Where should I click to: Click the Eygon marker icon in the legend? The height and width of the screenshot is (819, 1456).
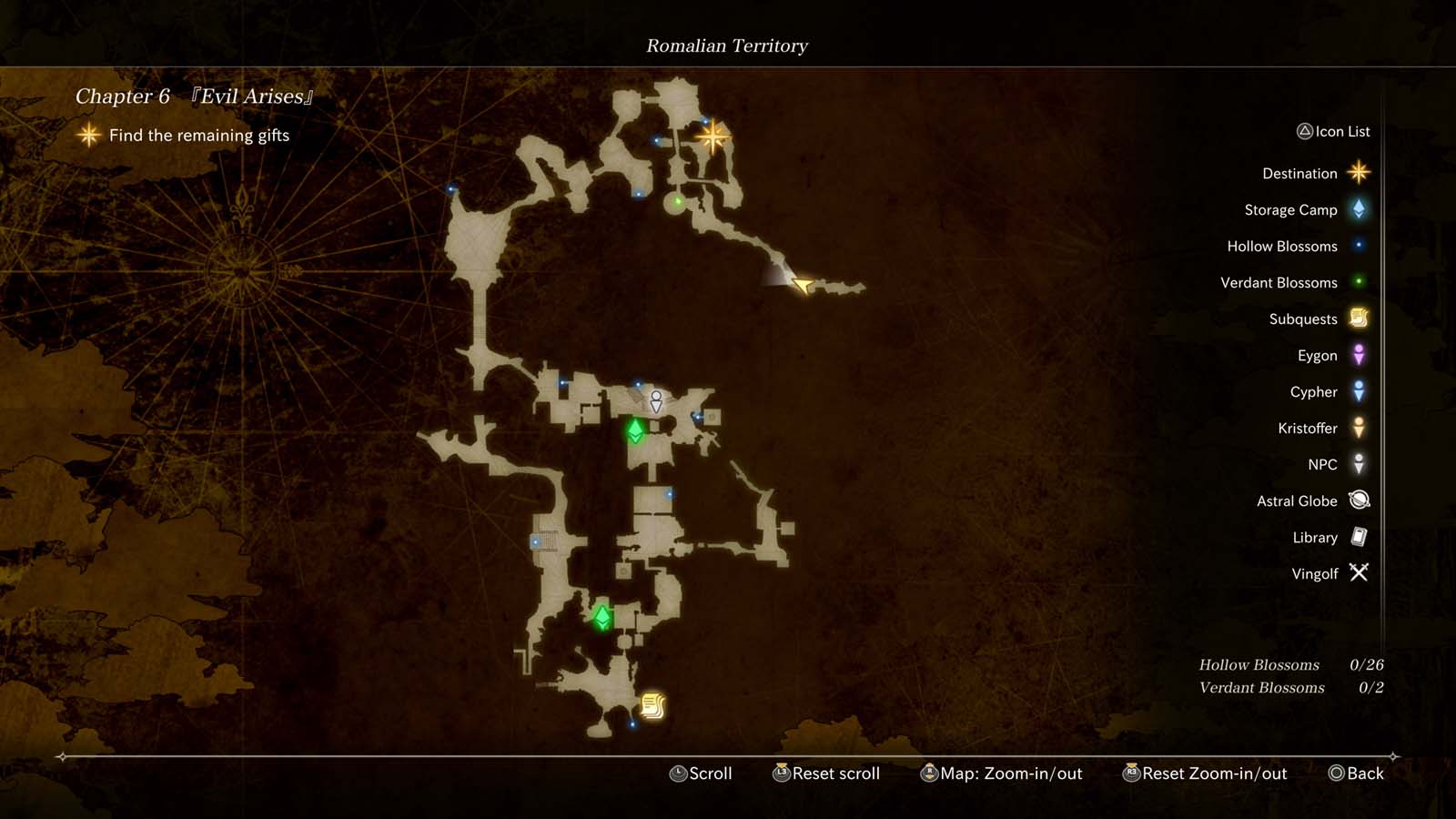pos(1357,355)
